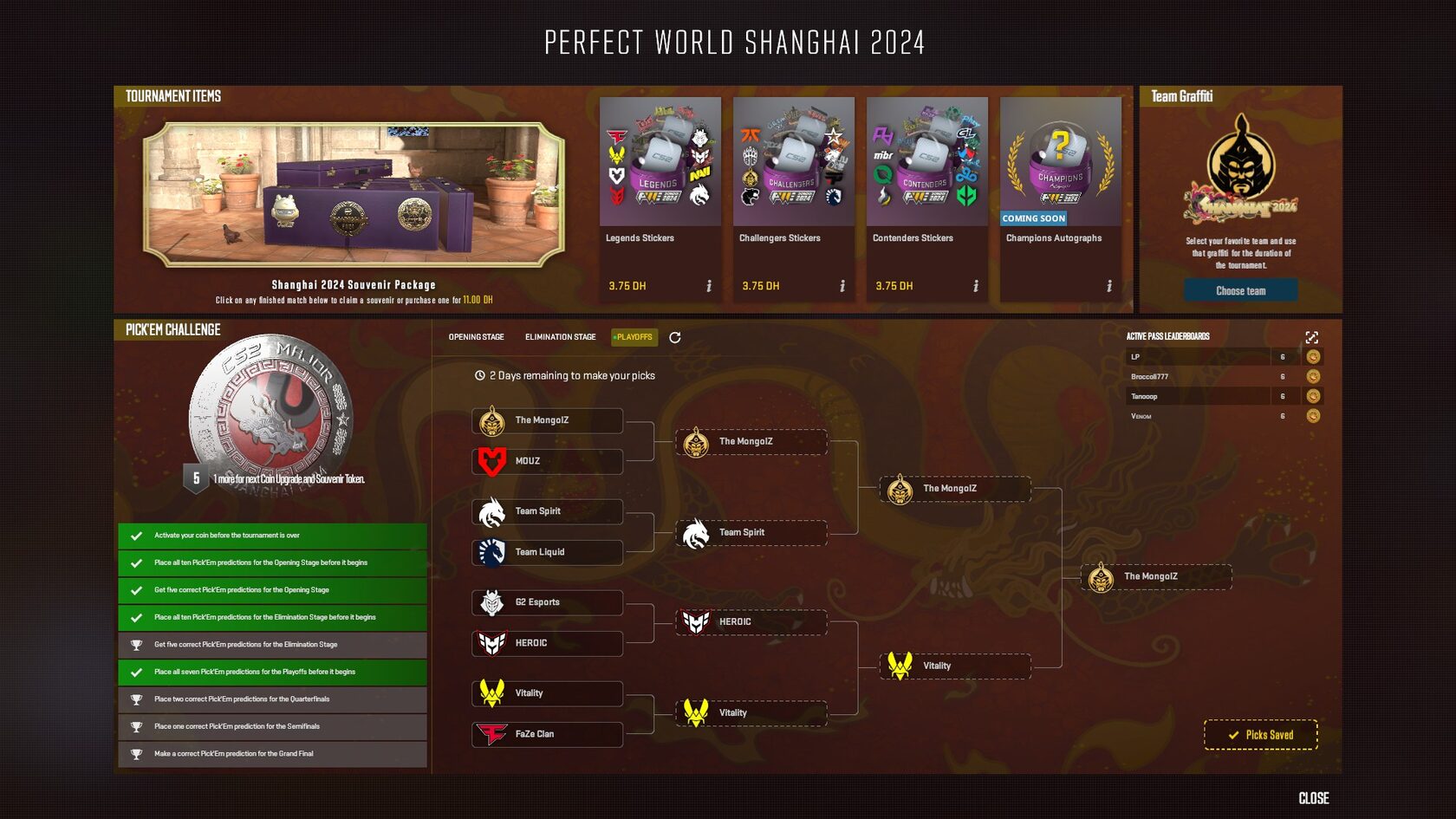Viewport: 1456px width, 819px height.
Task: Open the Elimination Stage tab
Action: (x=559, y=336)
